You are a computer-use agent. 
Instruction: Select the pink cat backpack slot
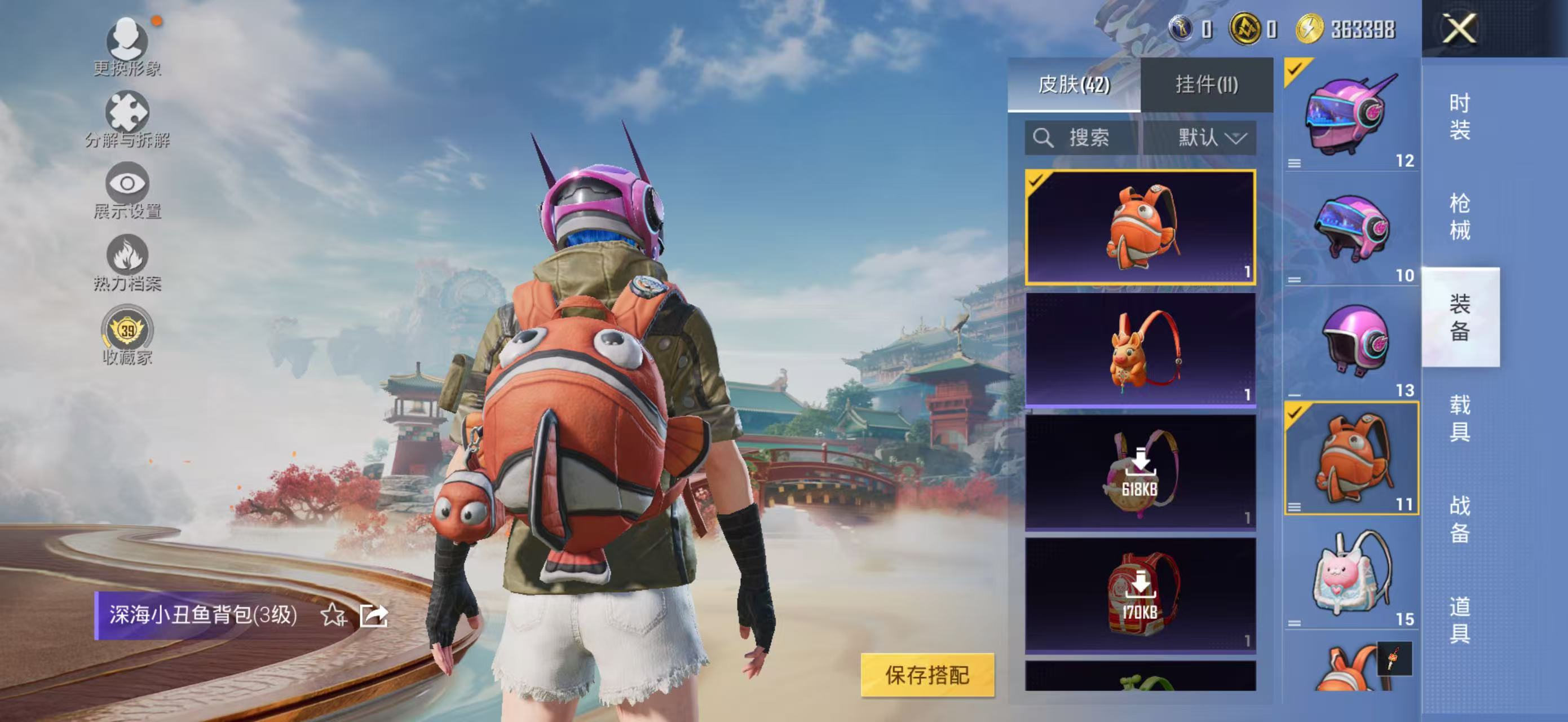[1351, 575]
